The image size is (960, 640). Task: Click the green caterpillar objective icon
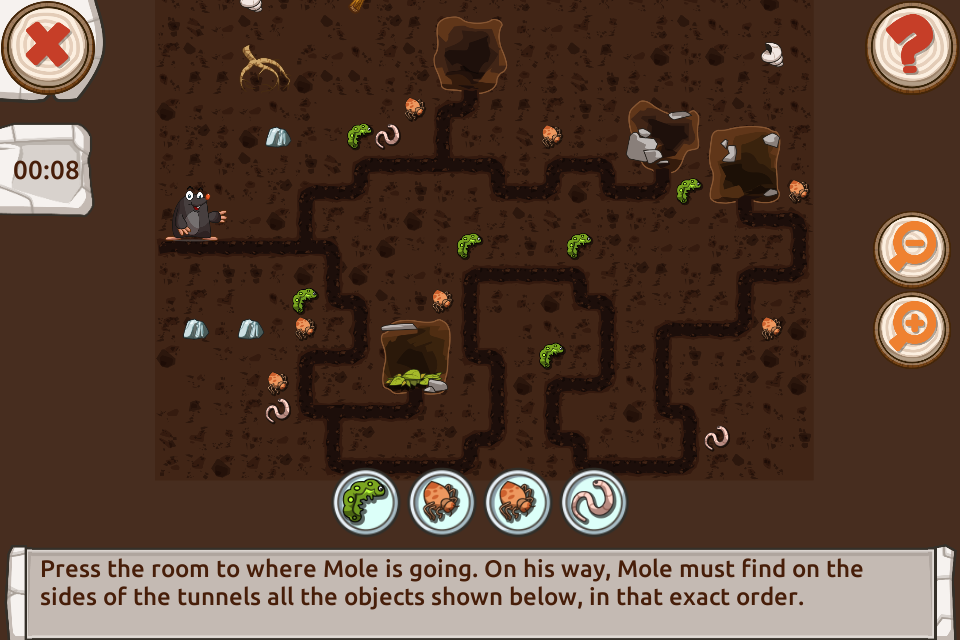[366, 502]
